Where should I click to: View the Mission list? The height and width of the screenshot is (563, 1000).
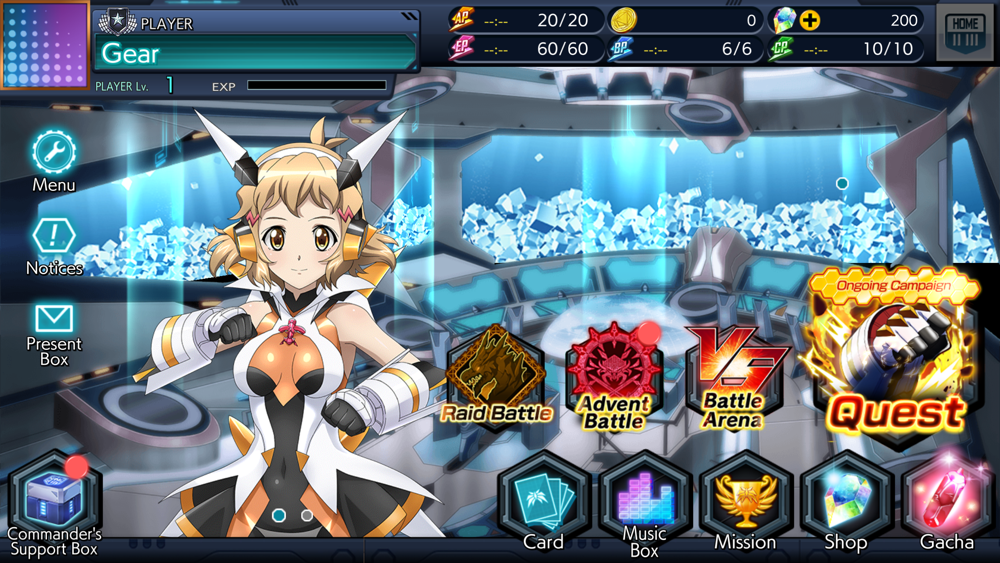(x=745, y=498)
